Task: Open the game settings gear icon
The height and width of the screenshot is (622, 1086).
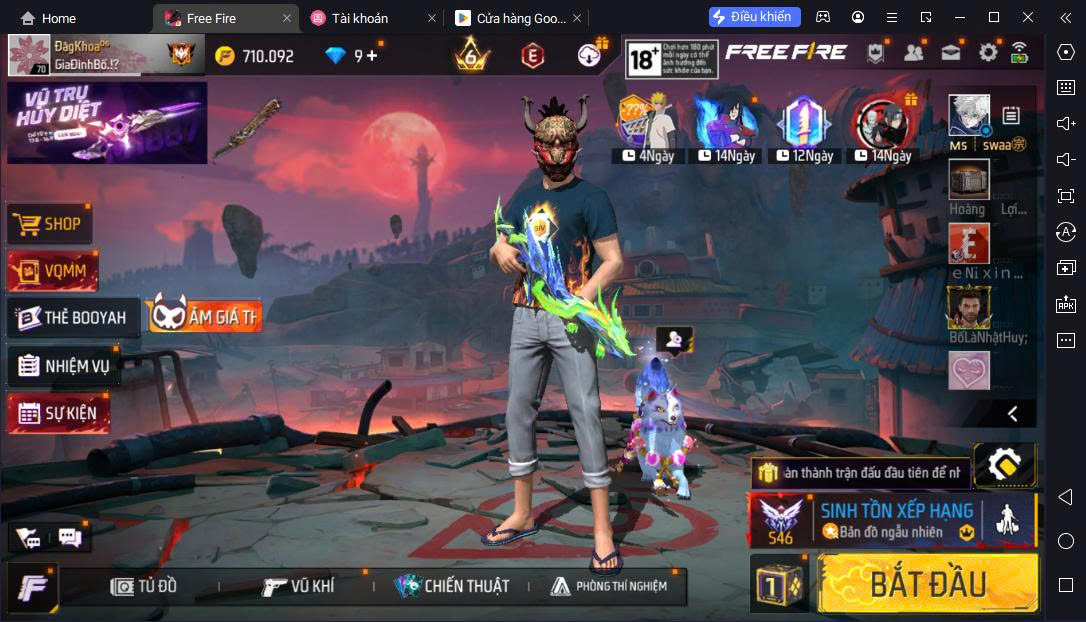Action: pos(988,53)
